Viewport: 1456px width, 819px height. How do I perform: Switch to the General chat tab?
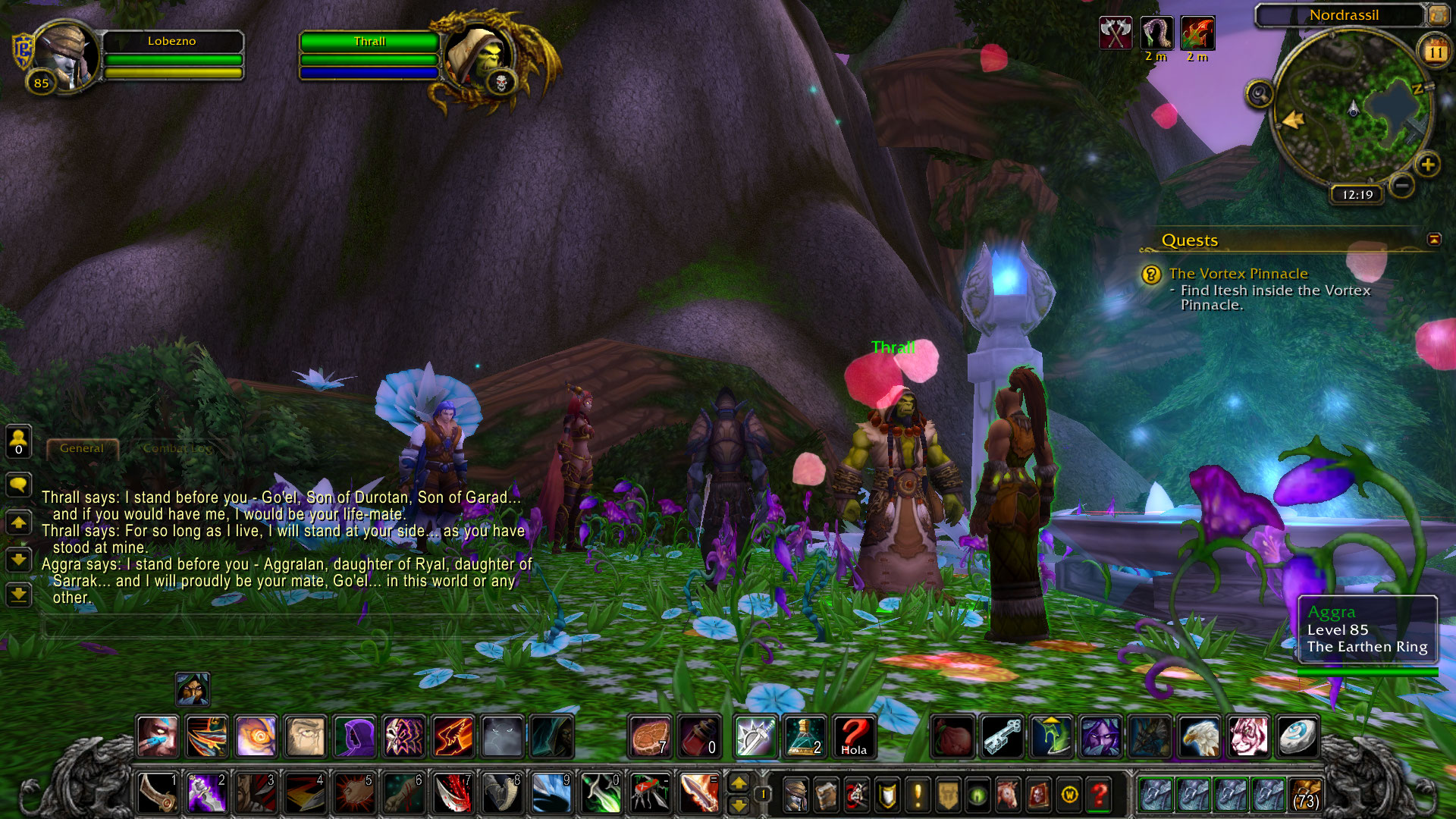pyautogui.click(x=82, y=448)
